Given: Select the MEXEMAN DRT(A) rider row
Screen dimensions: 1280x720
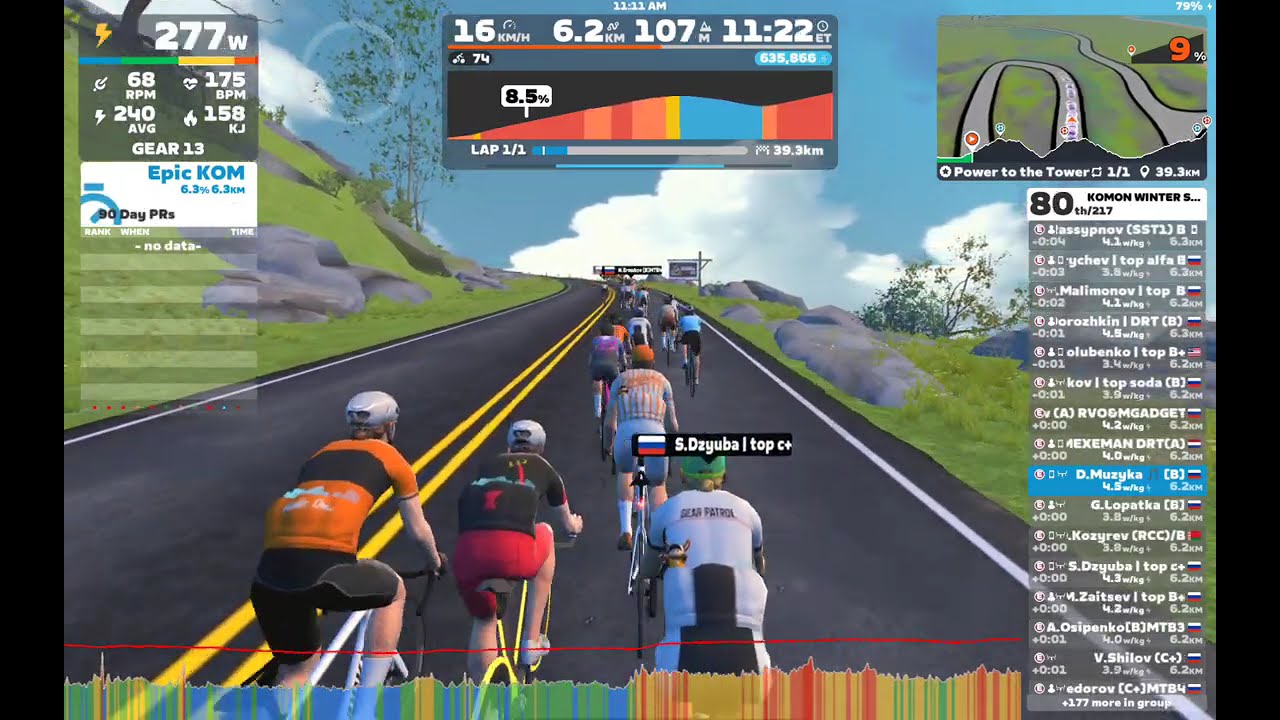Looking at the screenshot, I should point(1117,449).
